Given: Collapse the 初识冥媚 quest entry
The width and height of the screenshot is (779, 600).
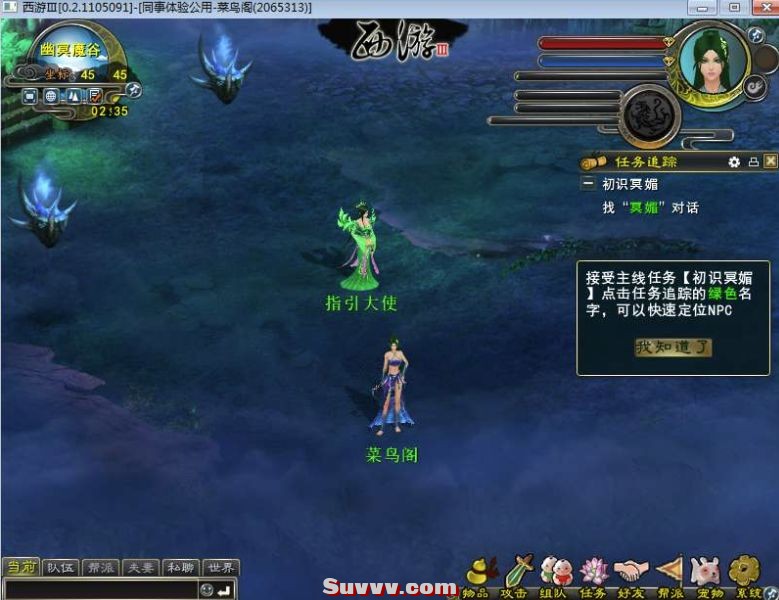Looking at the screenshot, I should (x=589, y=184).
